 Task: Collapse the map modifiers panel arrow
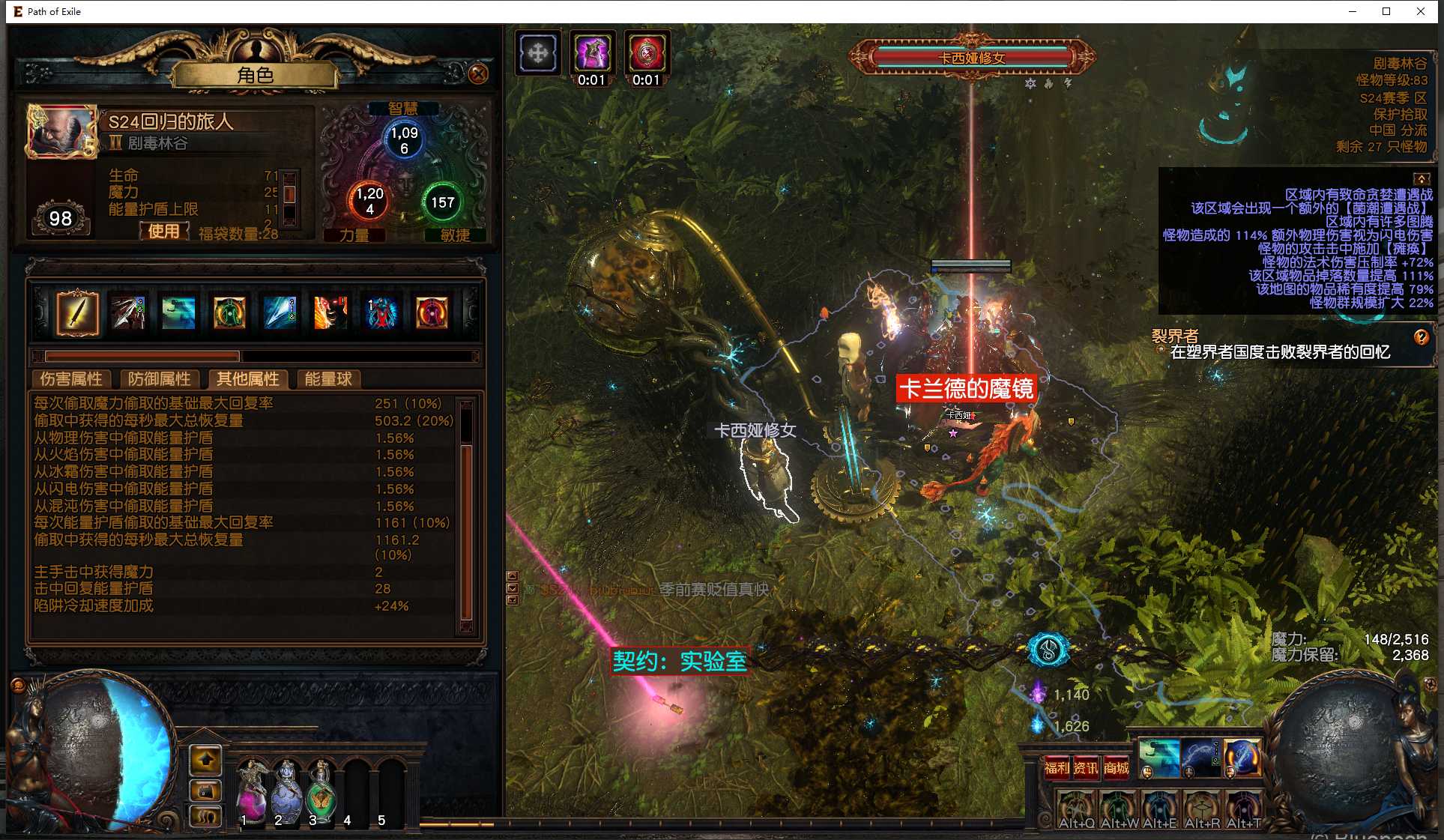1421,178
